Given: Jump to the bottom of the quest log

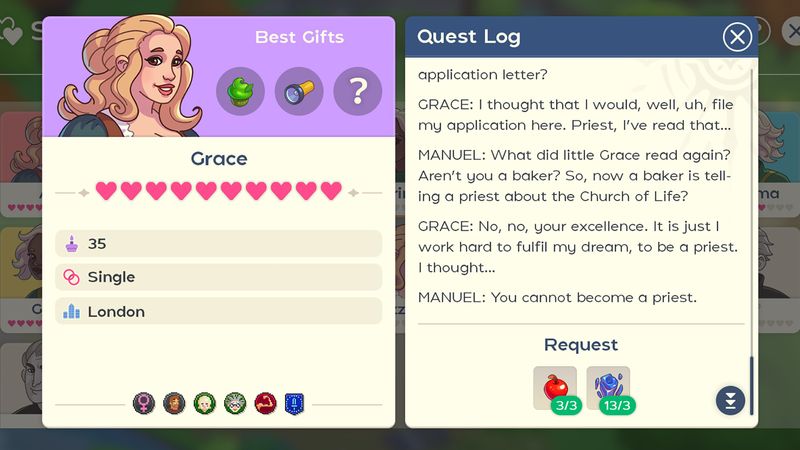Looking at the screenshot, I should (x=730, y=400).
